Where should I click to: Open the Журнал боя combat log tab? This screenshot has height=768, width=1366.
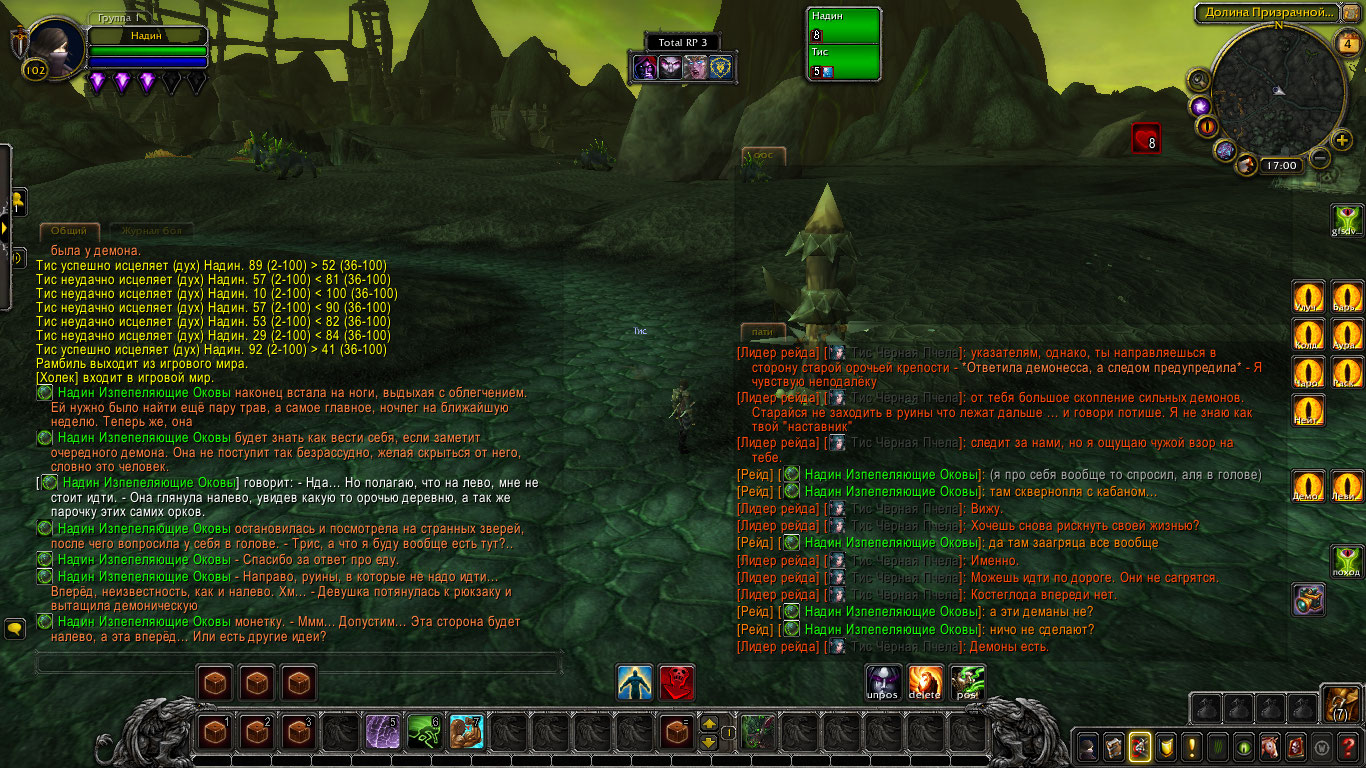pos(145,231)
